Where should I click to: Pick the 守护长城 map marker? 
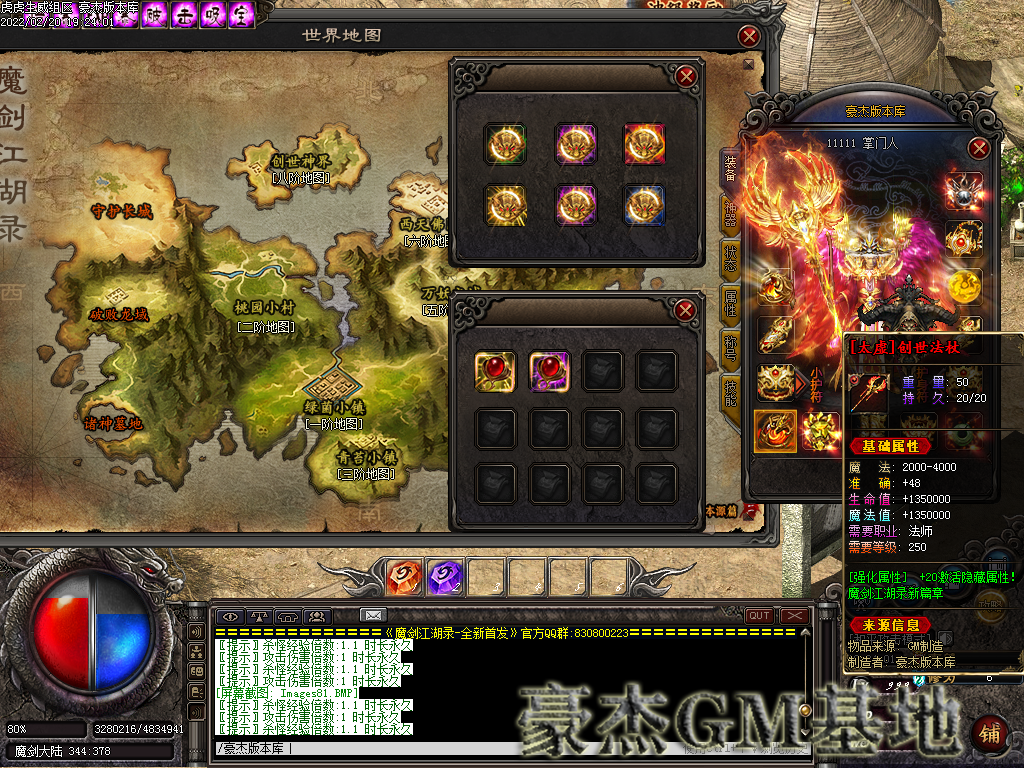[x=121, y=211]
